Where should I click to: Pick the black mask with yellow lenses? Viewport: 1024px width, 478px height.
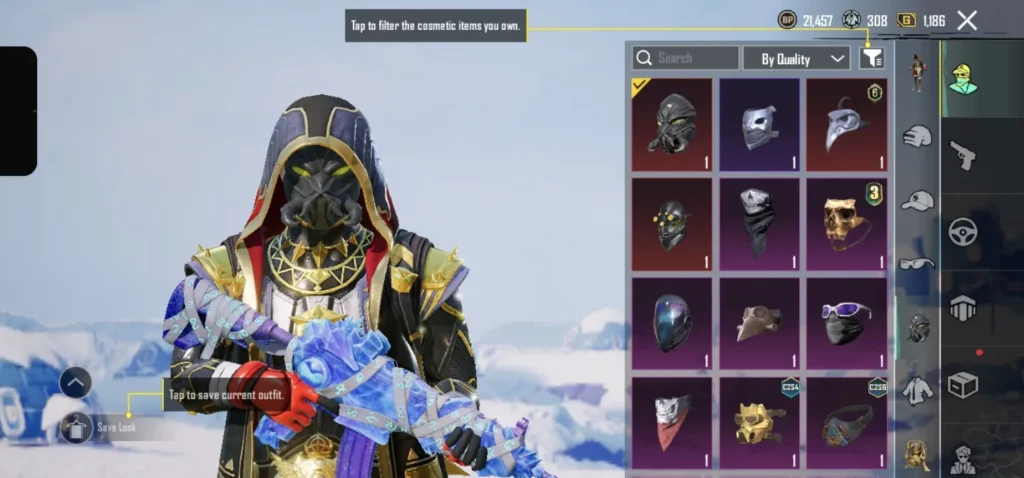(671, 224)
